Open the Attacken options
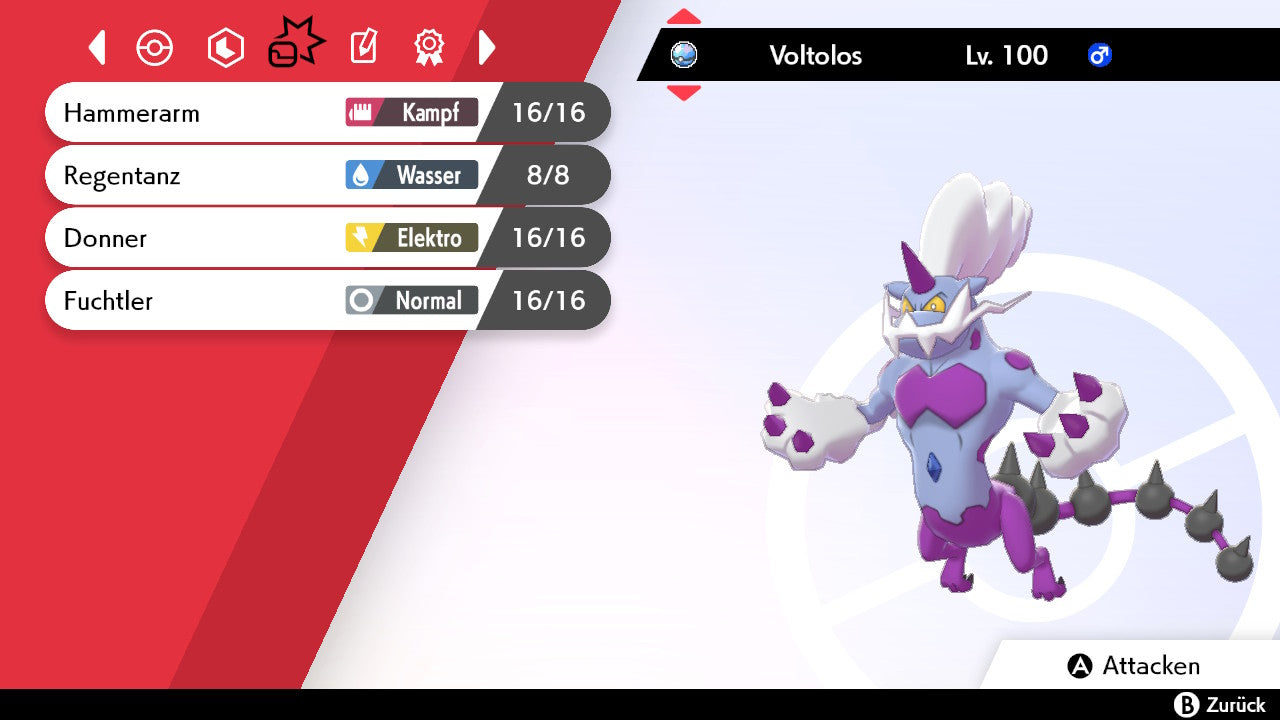This screenshot has height=720, width=1280. coord(1134,666)
